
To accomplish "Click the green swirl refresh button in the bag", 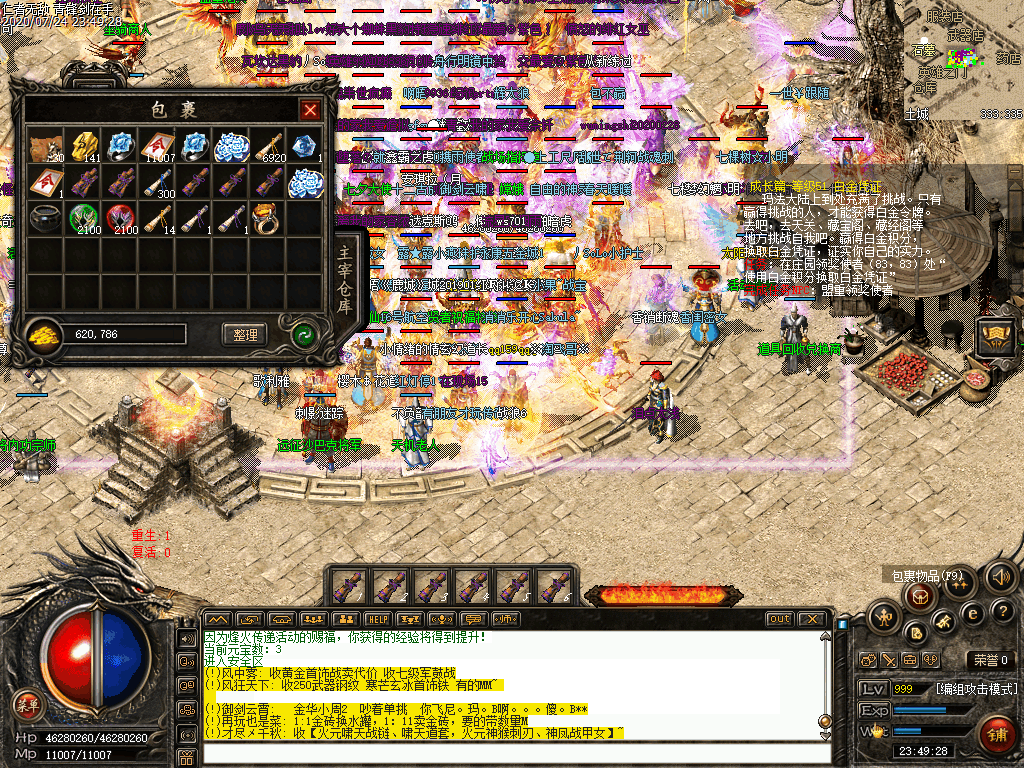I will click(303, 335).
